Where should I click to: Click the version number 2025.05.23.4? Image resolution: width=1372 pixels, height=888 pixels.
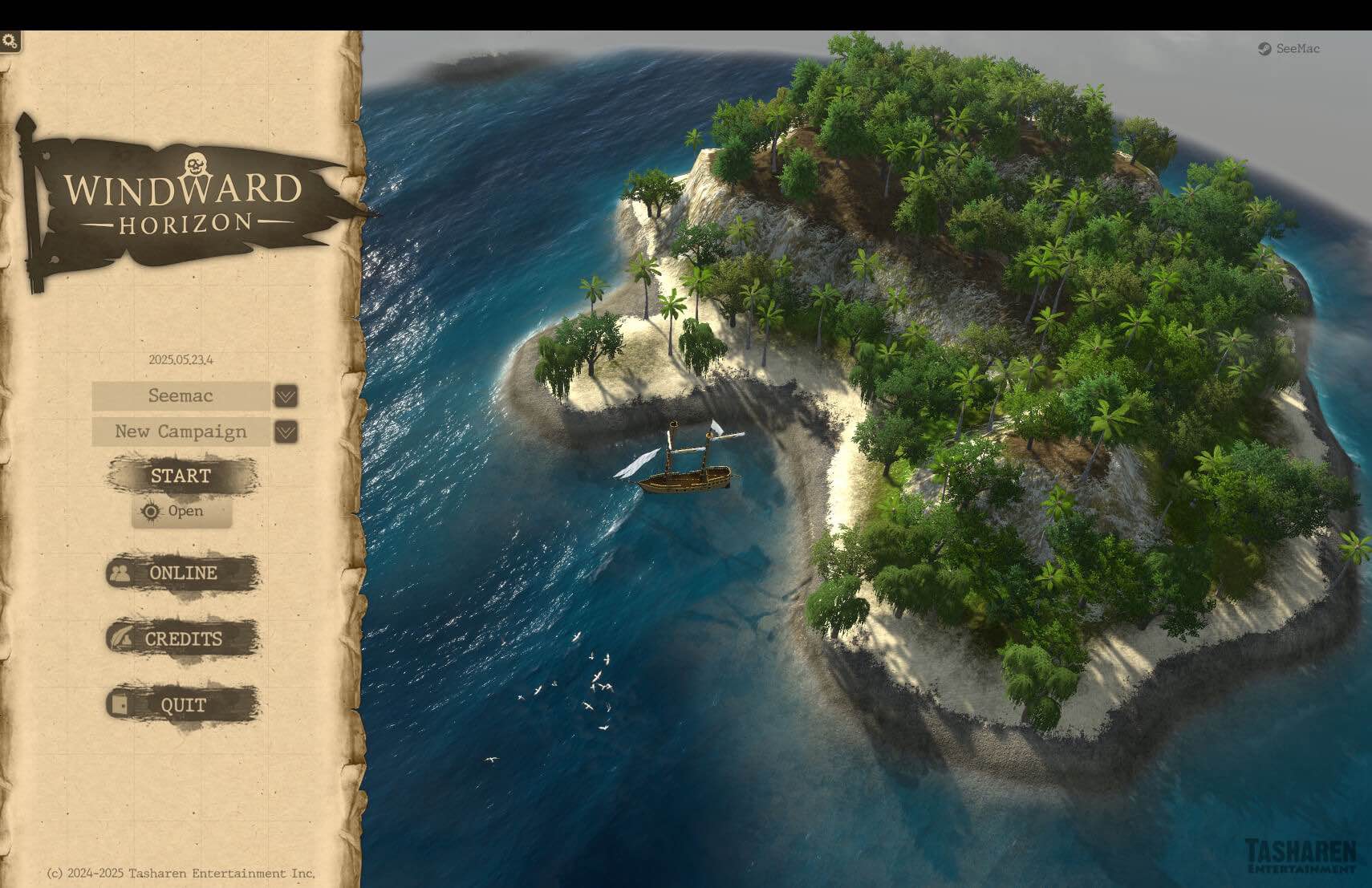[x=181, y=359]
